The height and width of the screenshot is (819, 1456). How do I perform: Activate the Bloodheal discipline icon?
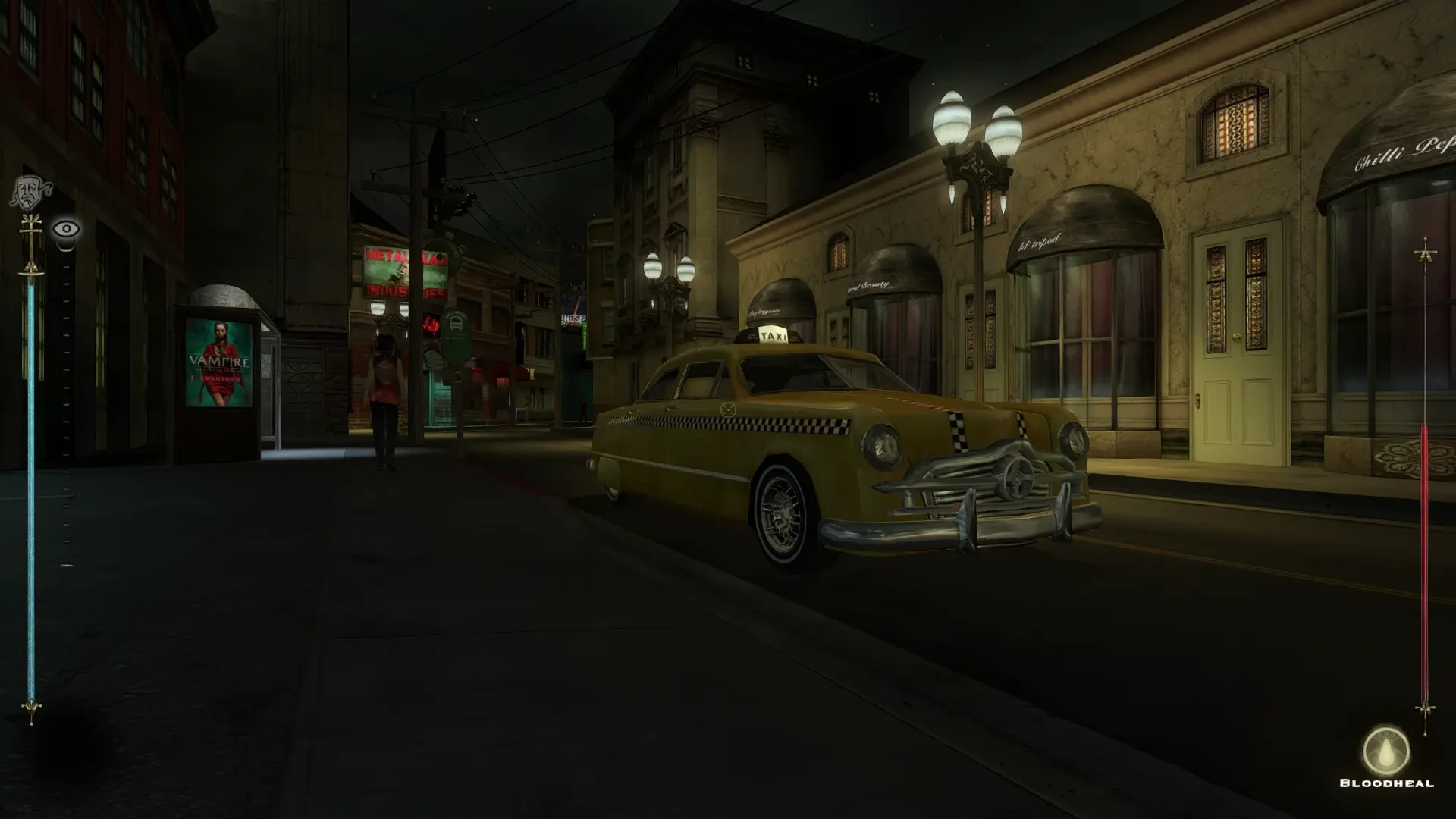(1386, 751)
